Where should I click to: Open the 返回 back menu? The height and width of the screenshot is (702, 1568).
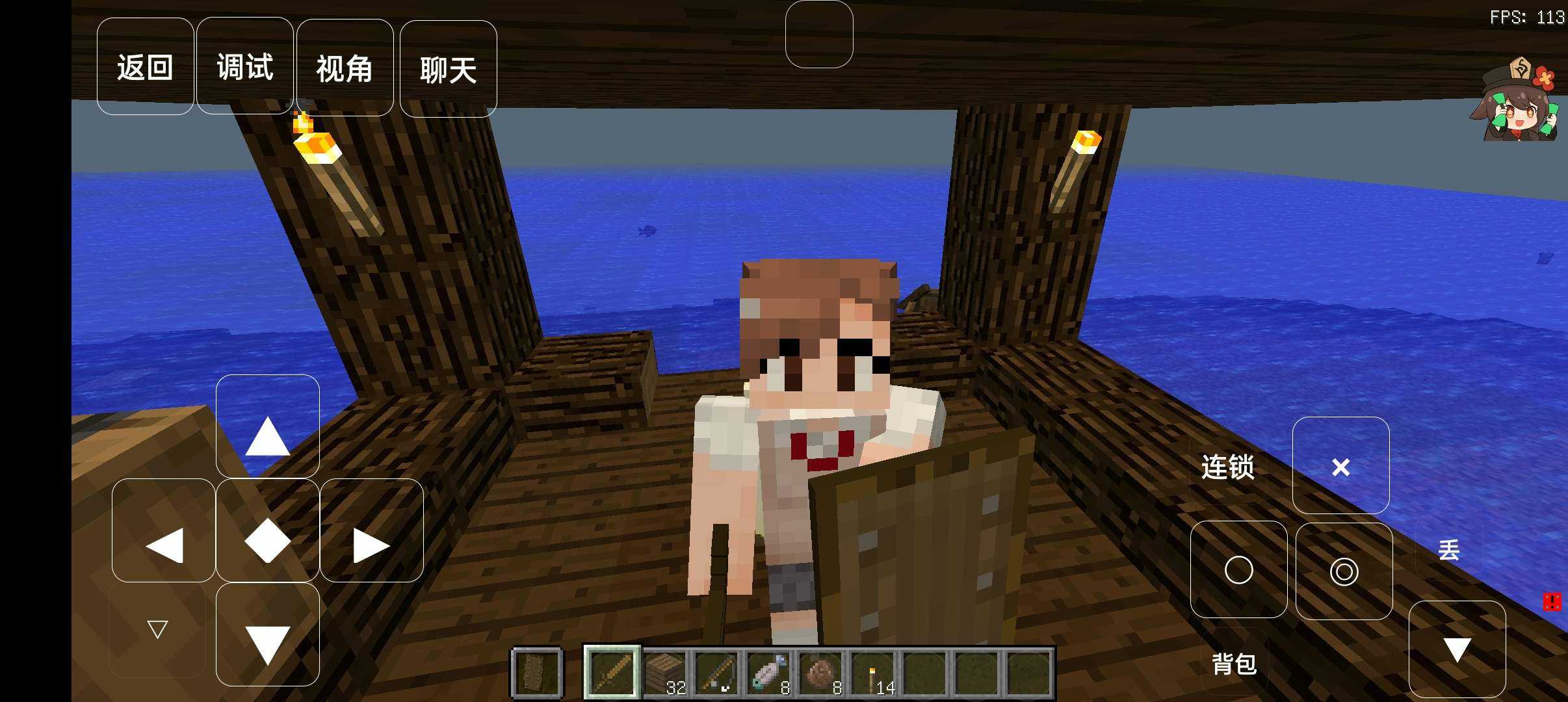coord(145,67)
